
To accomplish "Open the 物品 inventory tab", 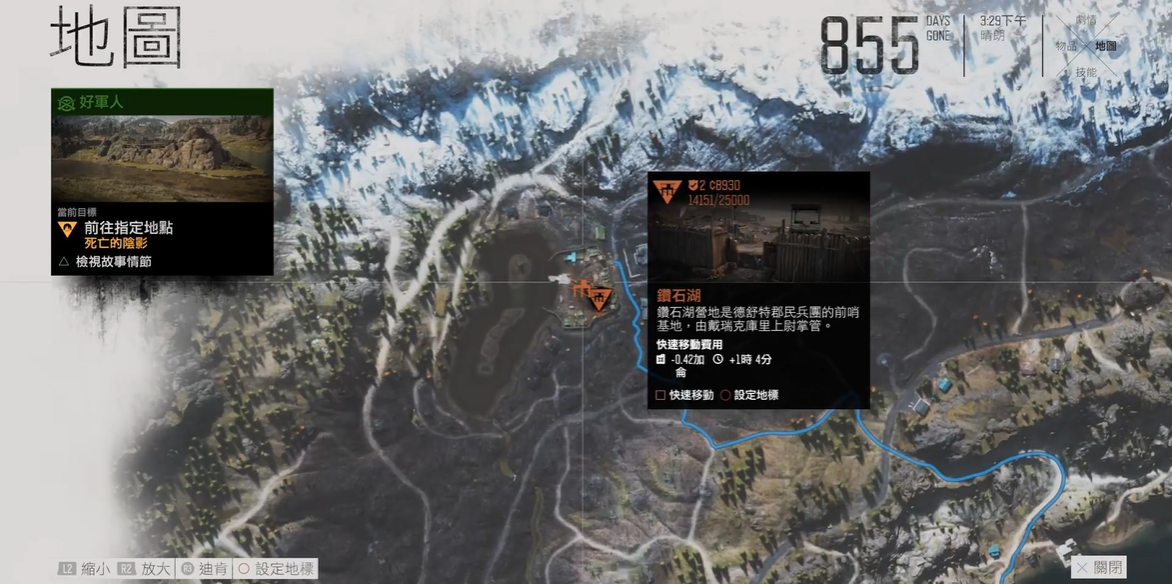I will click(x=1066, y=46).
